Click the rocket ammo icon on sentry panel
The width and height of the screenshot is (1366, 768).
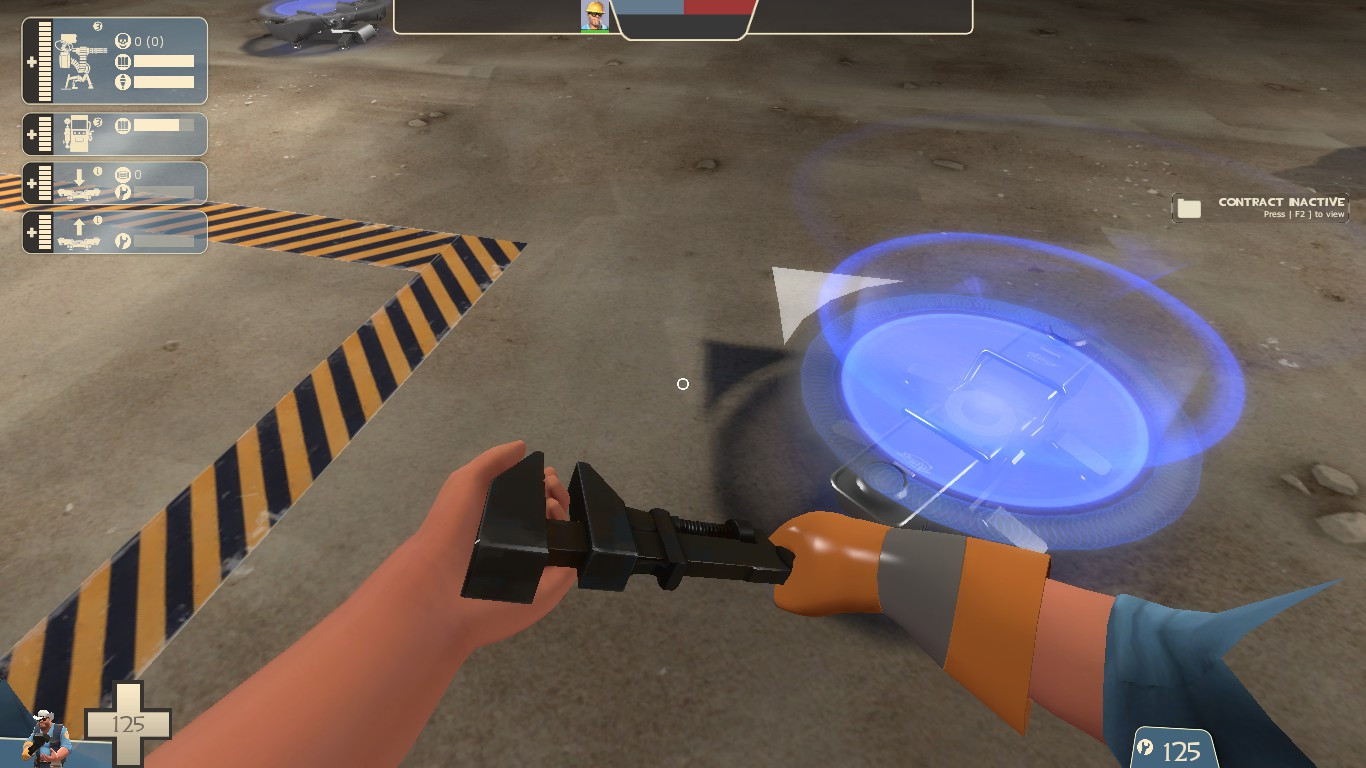pyautogui.click(x=125, y=81)
